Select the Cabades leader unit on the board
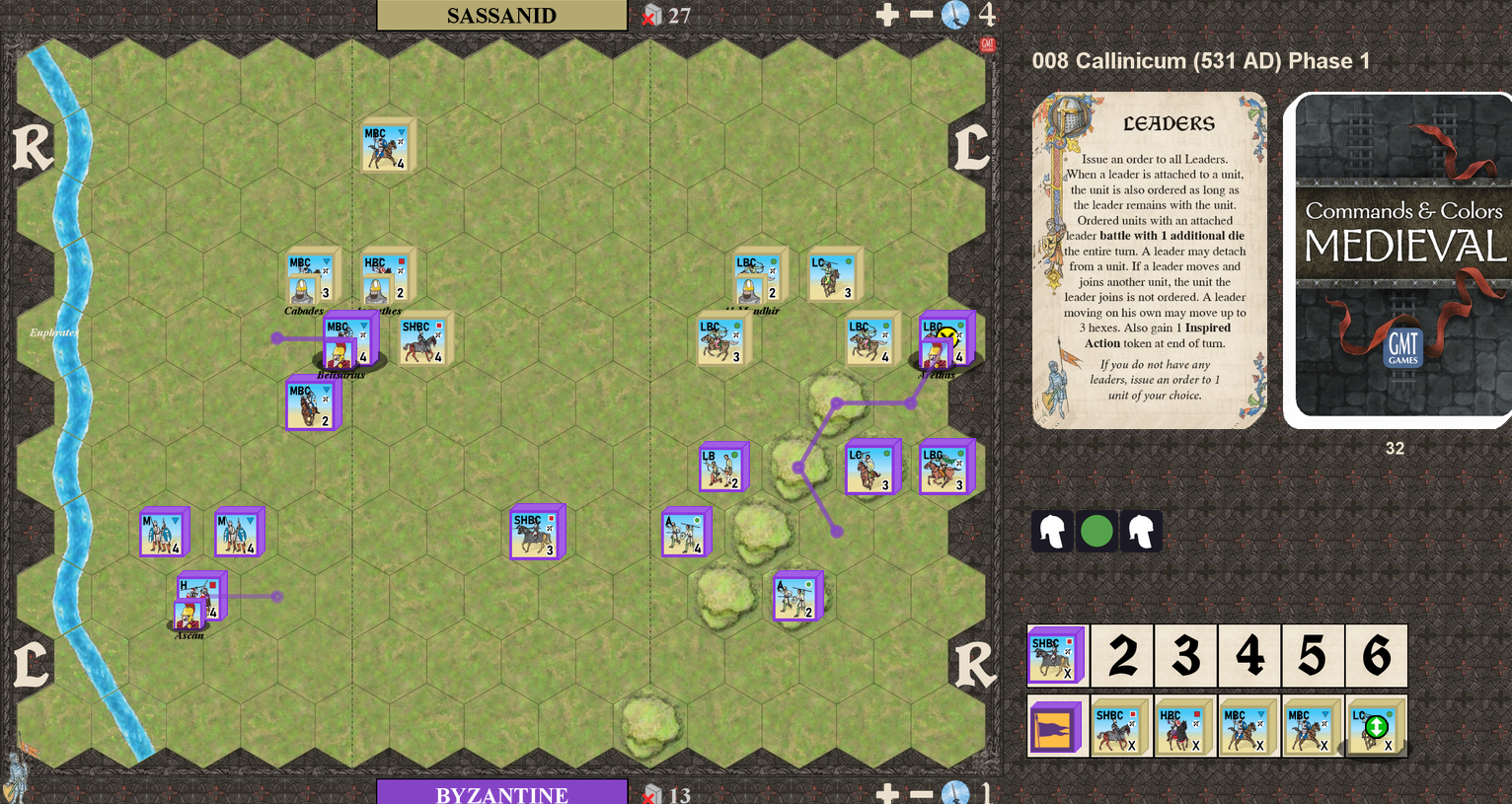The width and height of the screenshot is (1512, 804). [304, 290]
